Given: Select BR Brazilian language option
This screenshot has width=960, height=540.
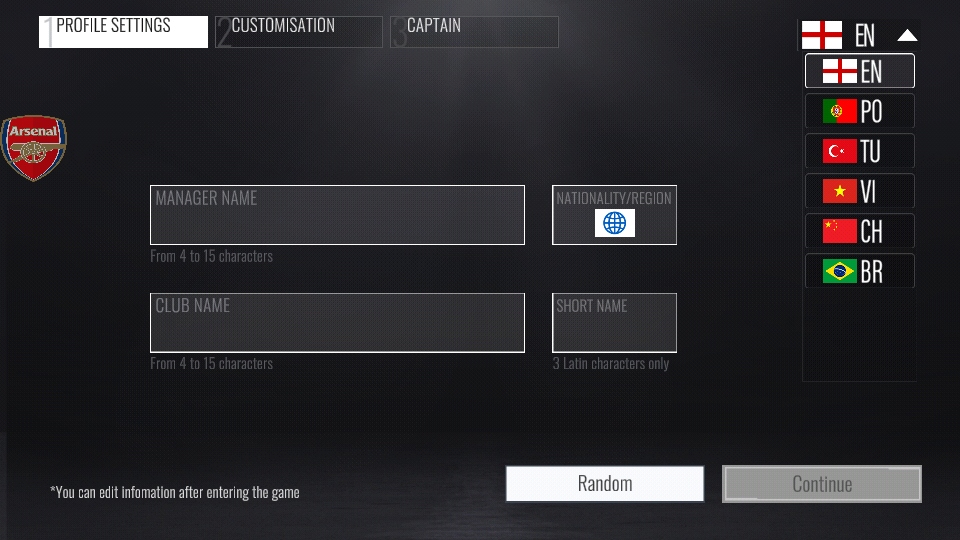Looking at the screenshot, I should click(859, 271).
